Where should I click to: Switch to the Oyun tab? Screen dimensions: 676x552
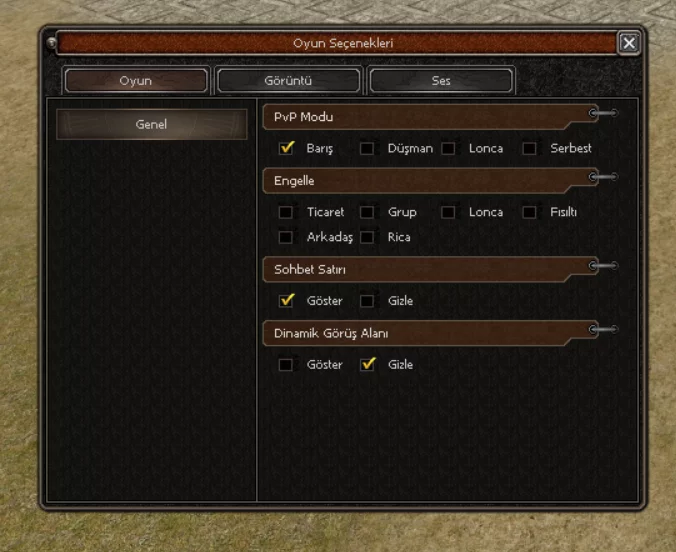pos(136,81)
